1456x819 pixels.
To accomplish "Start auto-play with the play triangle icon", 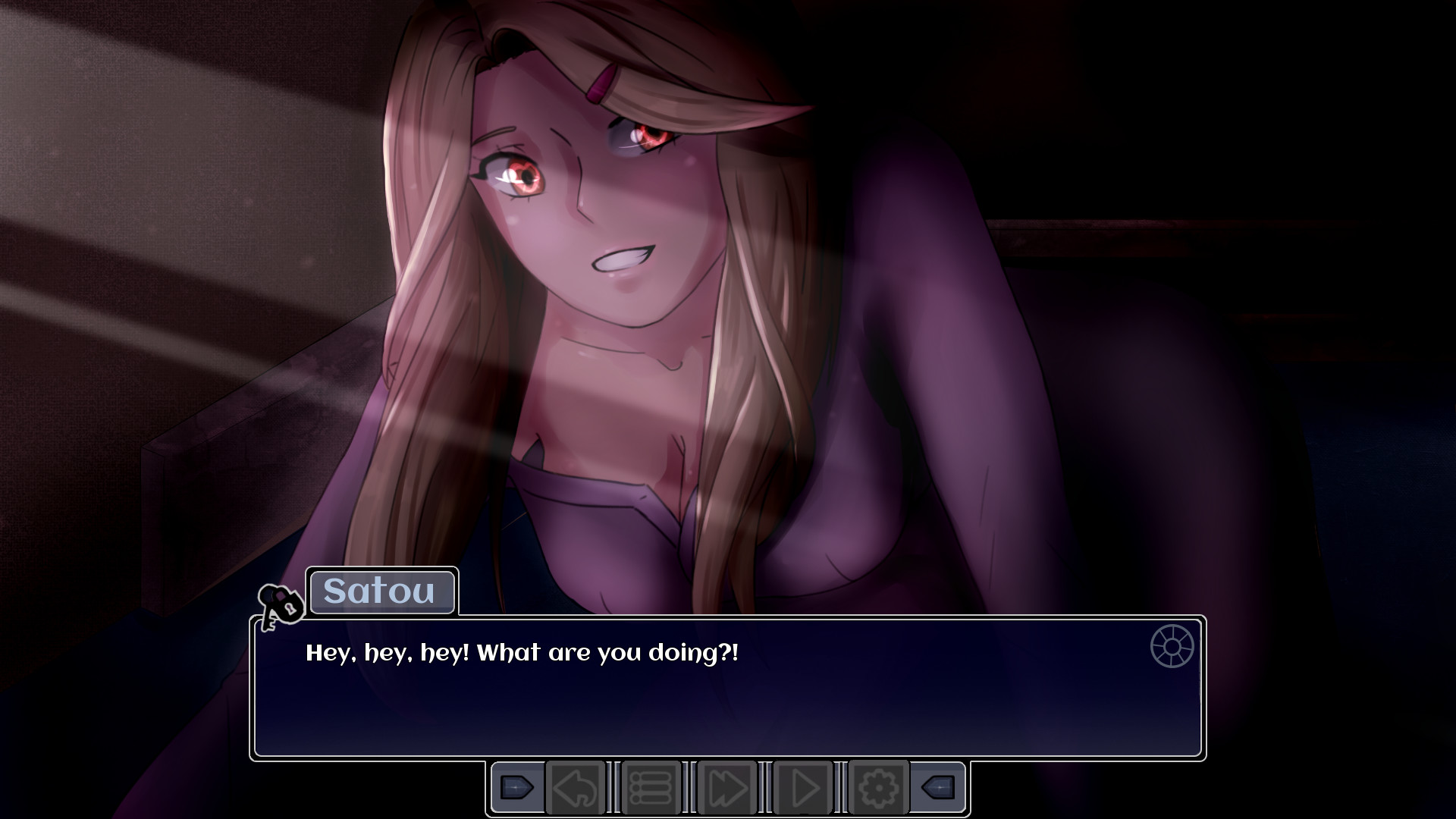I will 804,787.
